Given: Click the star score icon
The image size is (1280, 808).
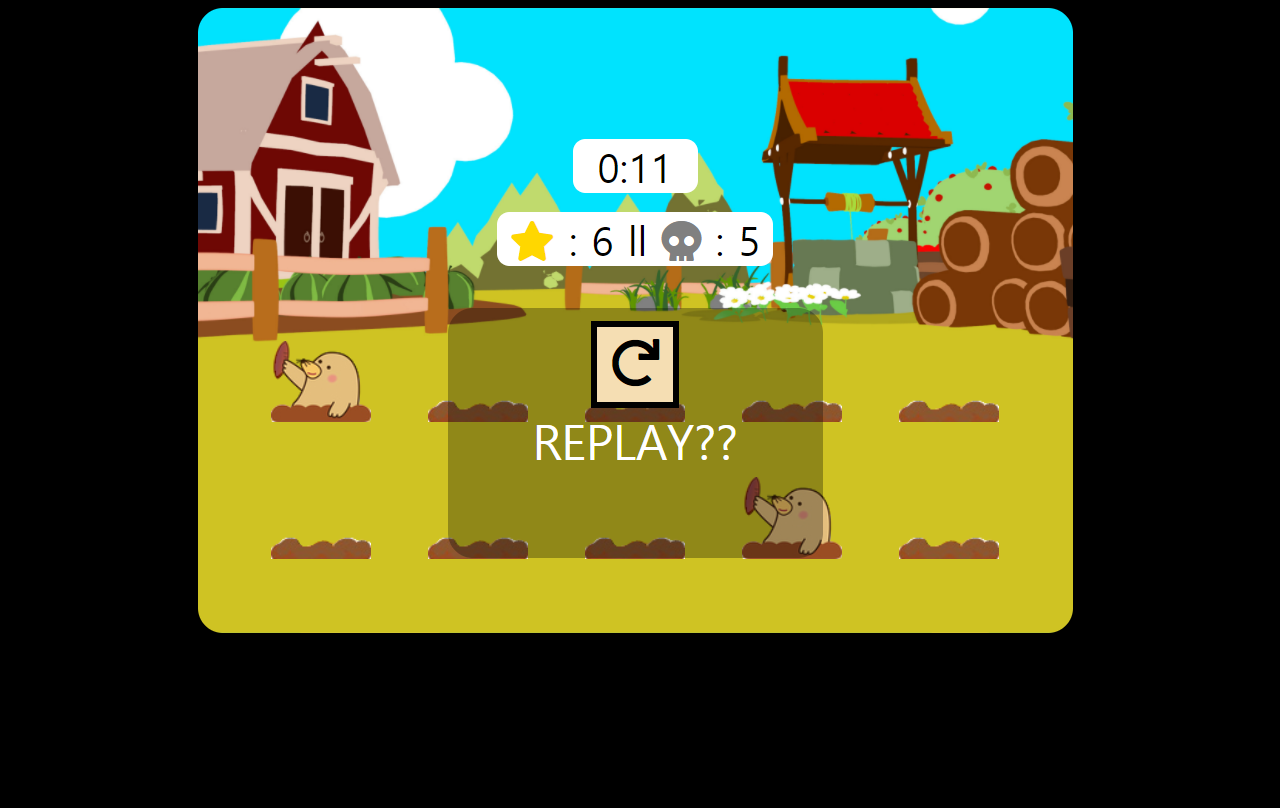Looking at the screenshot, I should [x=530, y=240].
